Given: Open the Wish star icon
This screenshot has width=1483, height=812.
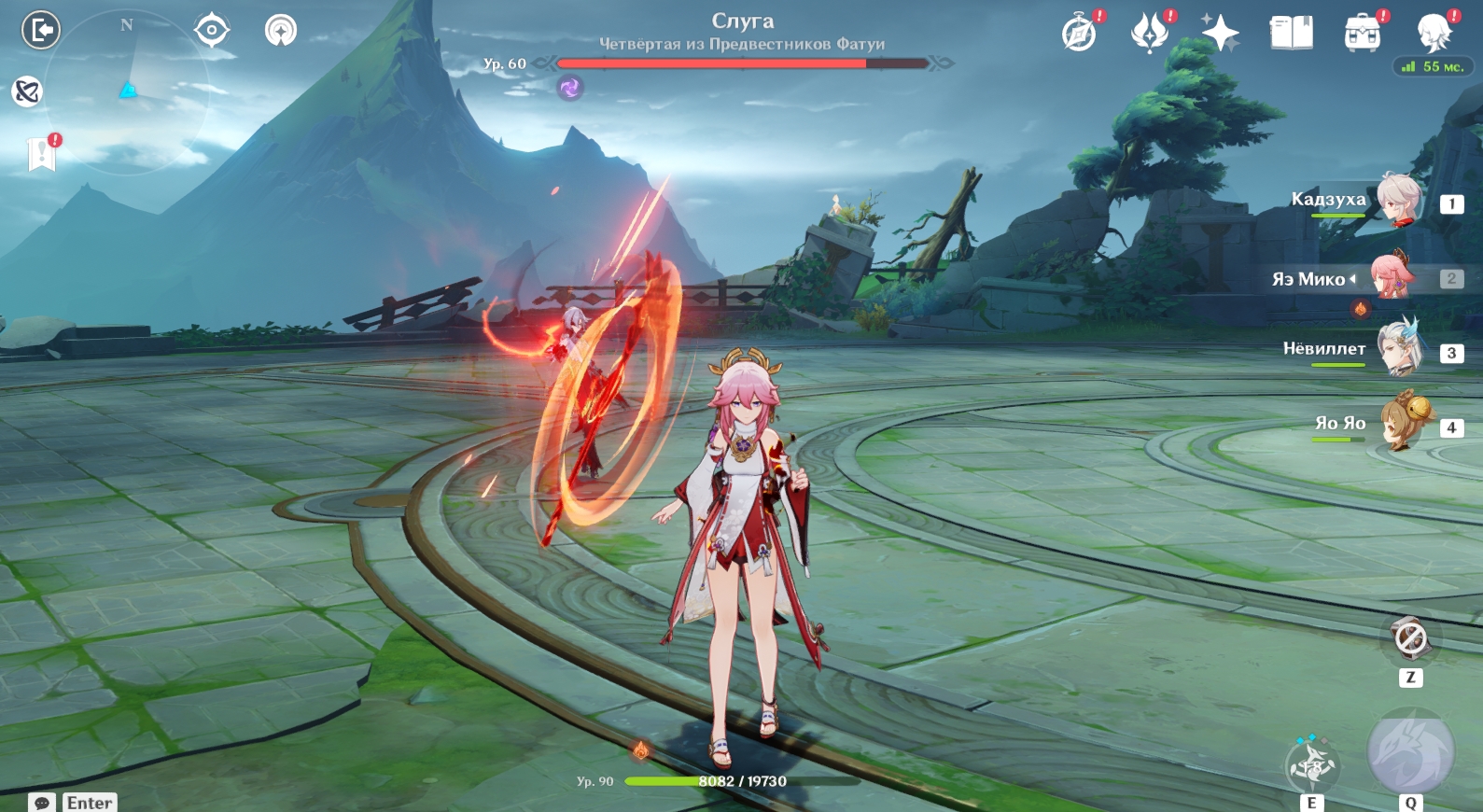Looking at the screenshot, I should 1220,34.
